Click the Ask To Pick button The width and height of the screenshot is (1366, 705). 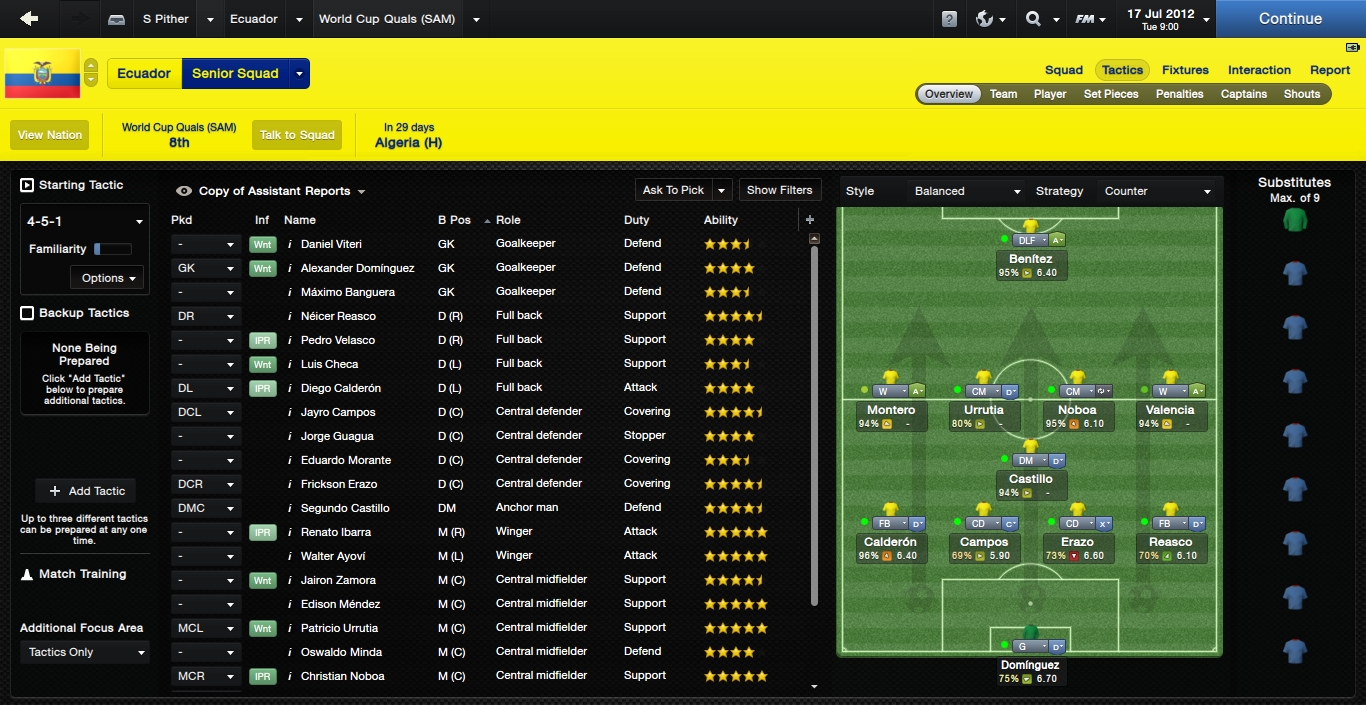pyautogui.click(x=673, y=190)
